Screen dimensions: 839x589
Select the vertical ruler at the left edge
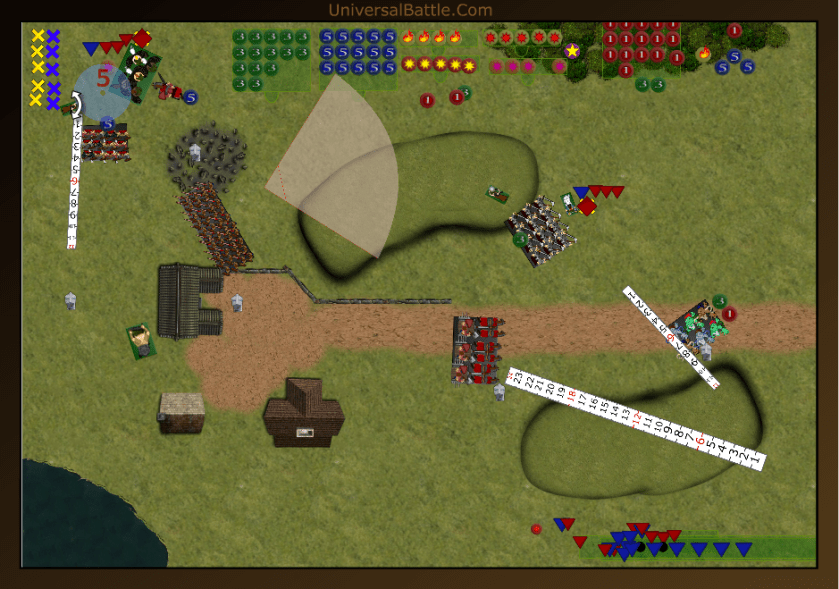[x=74, y=180]
